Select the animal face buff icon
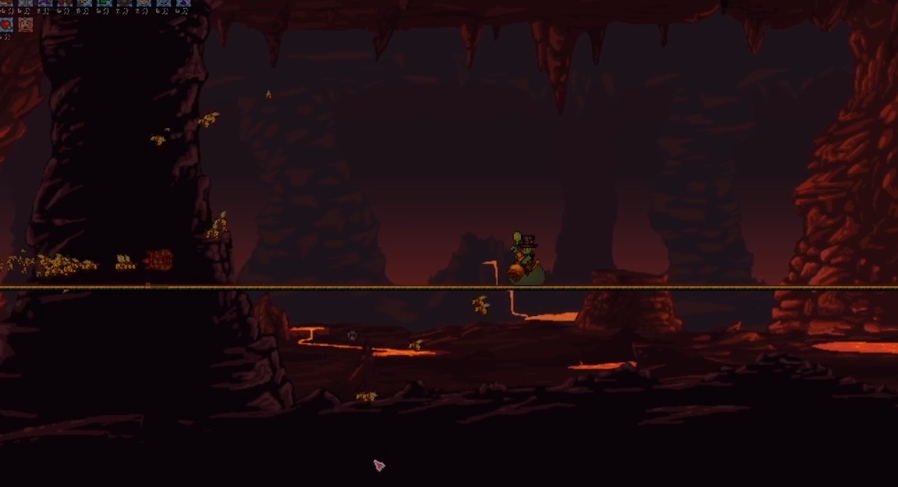 [x=25, y=24]
